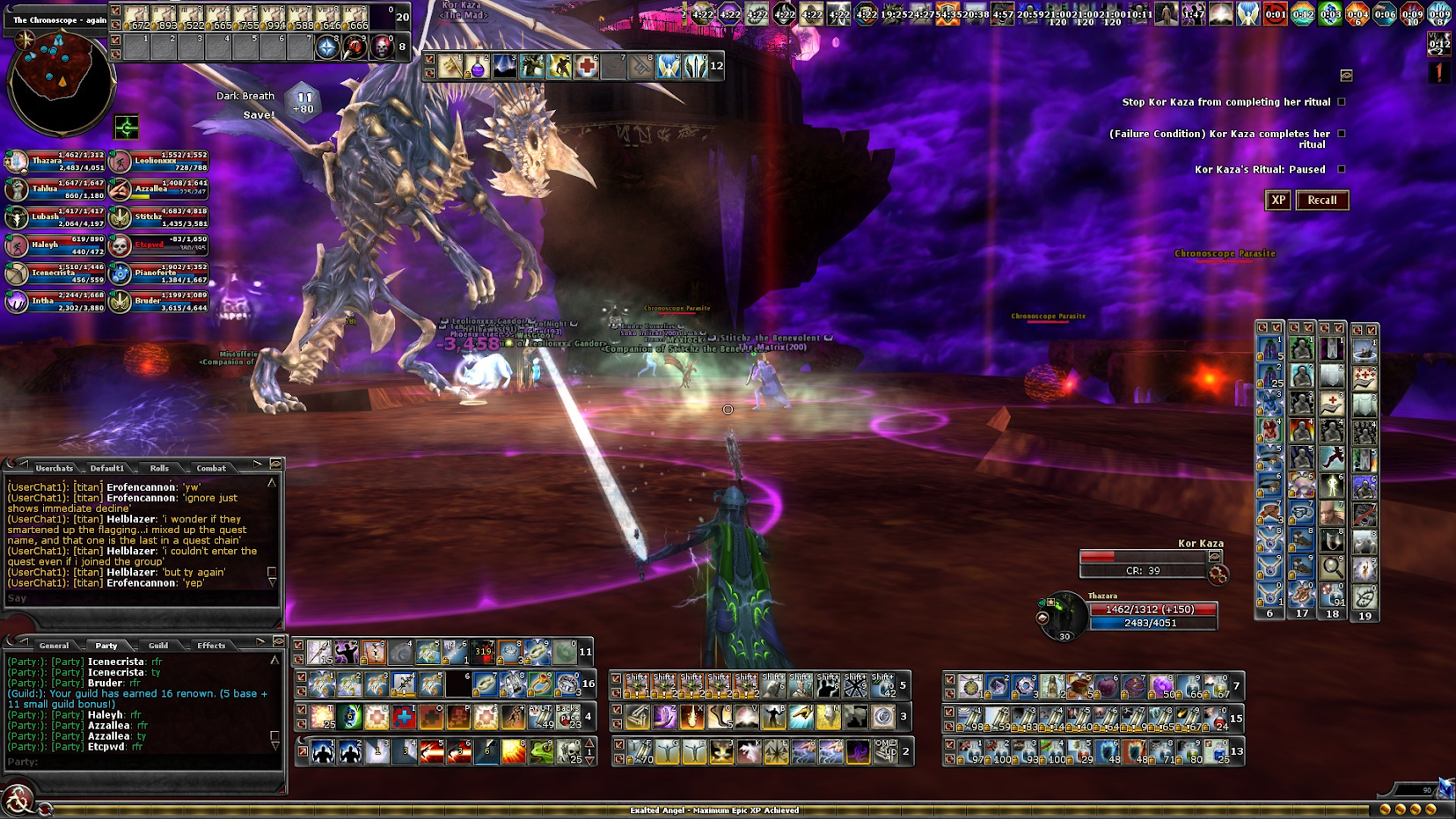Switch to the Effects chat tab
The height and width of the screenshot is (819, 1456).
[211, 646]
